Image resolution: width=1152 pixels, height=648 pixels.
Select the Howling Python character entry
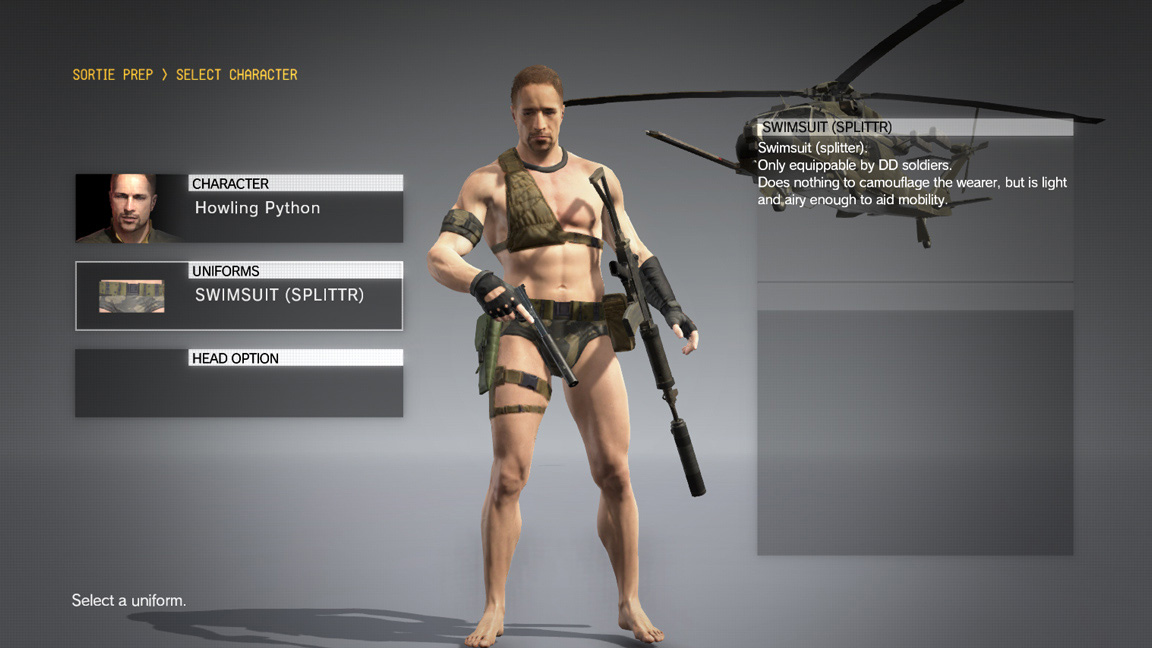point(257,209)
